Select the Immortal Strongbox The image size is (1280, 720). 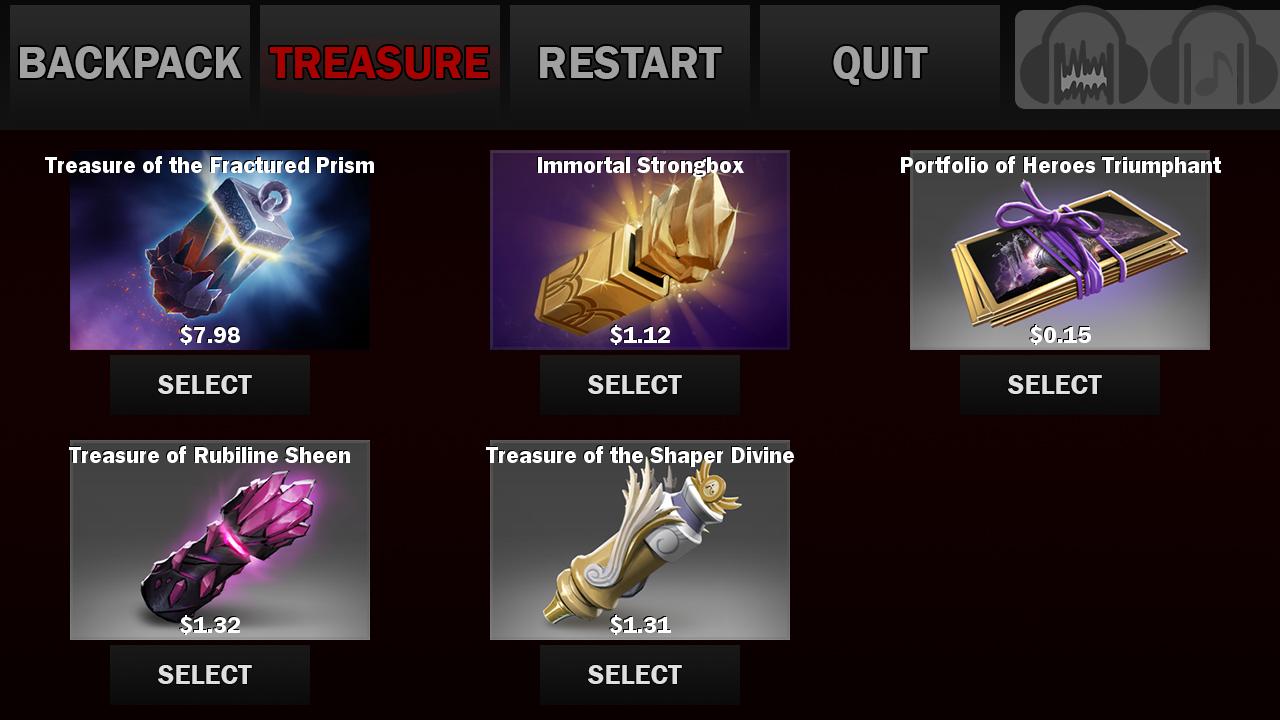pyautogui.click(x=639, y=384)
